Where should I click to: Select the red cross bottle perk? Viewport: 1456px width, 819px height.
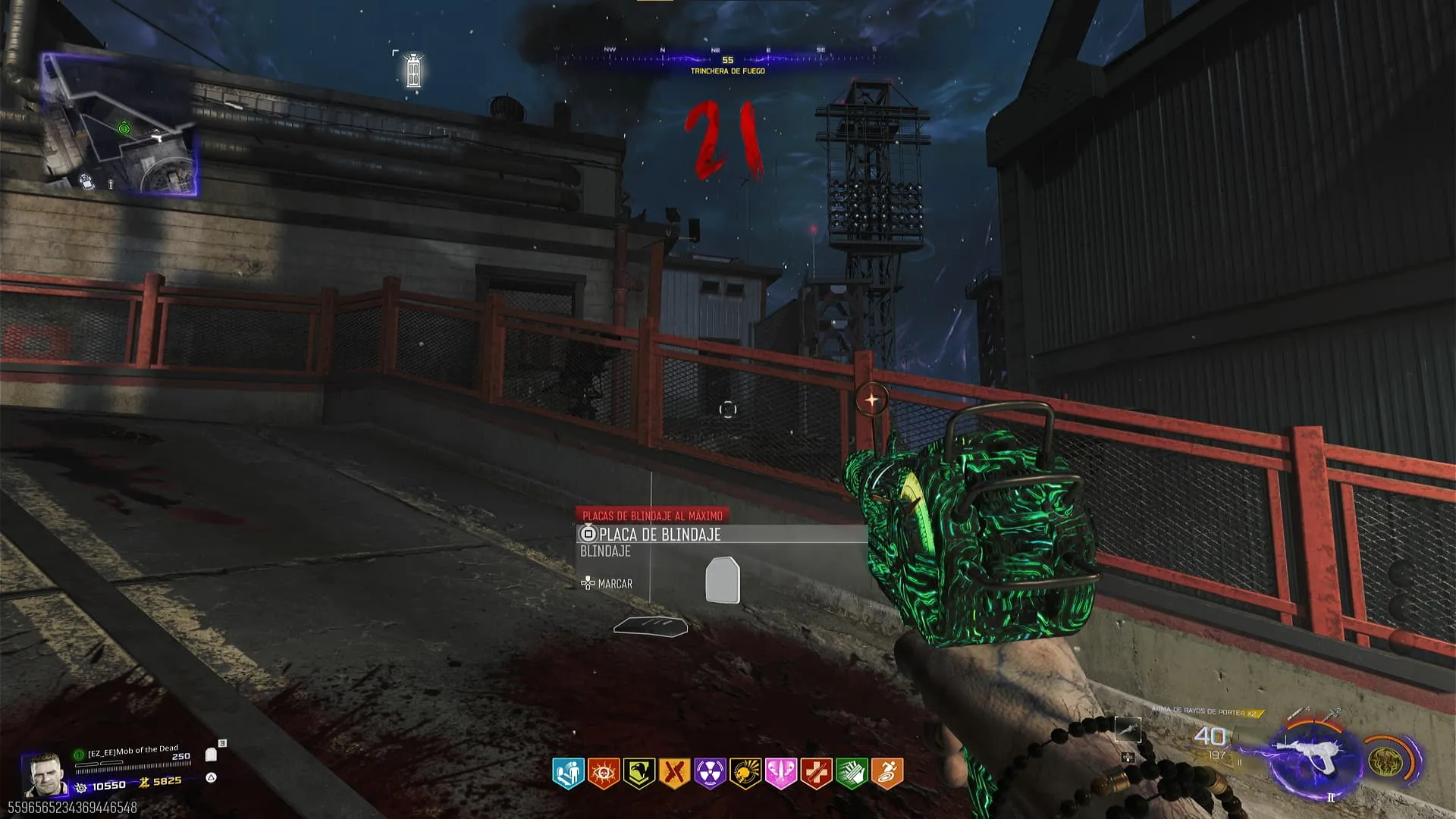pyautogui.click(x=816, y=773)
